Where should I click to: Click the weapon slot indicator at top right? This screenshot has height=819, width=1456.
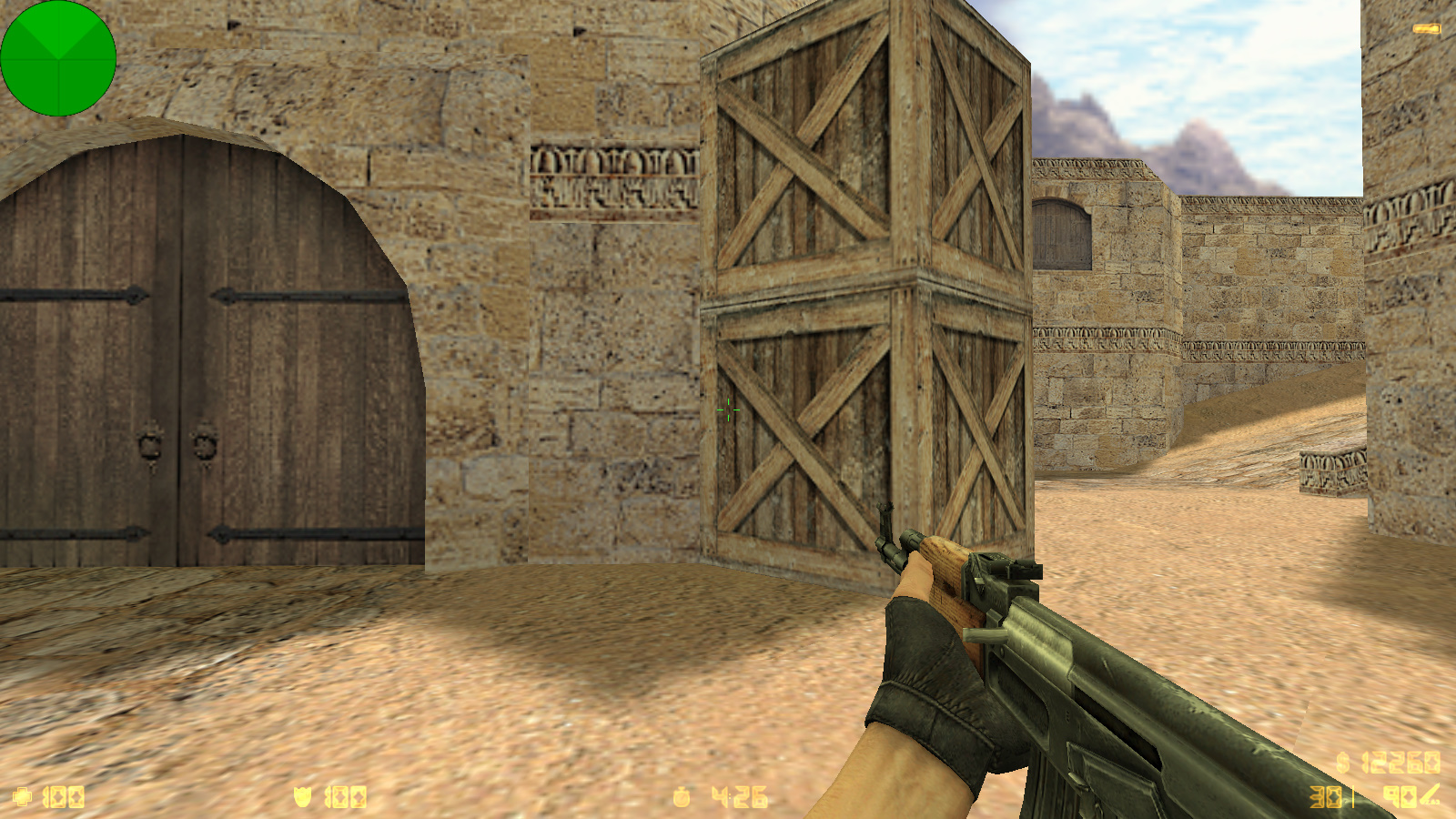pos(1427,27)
